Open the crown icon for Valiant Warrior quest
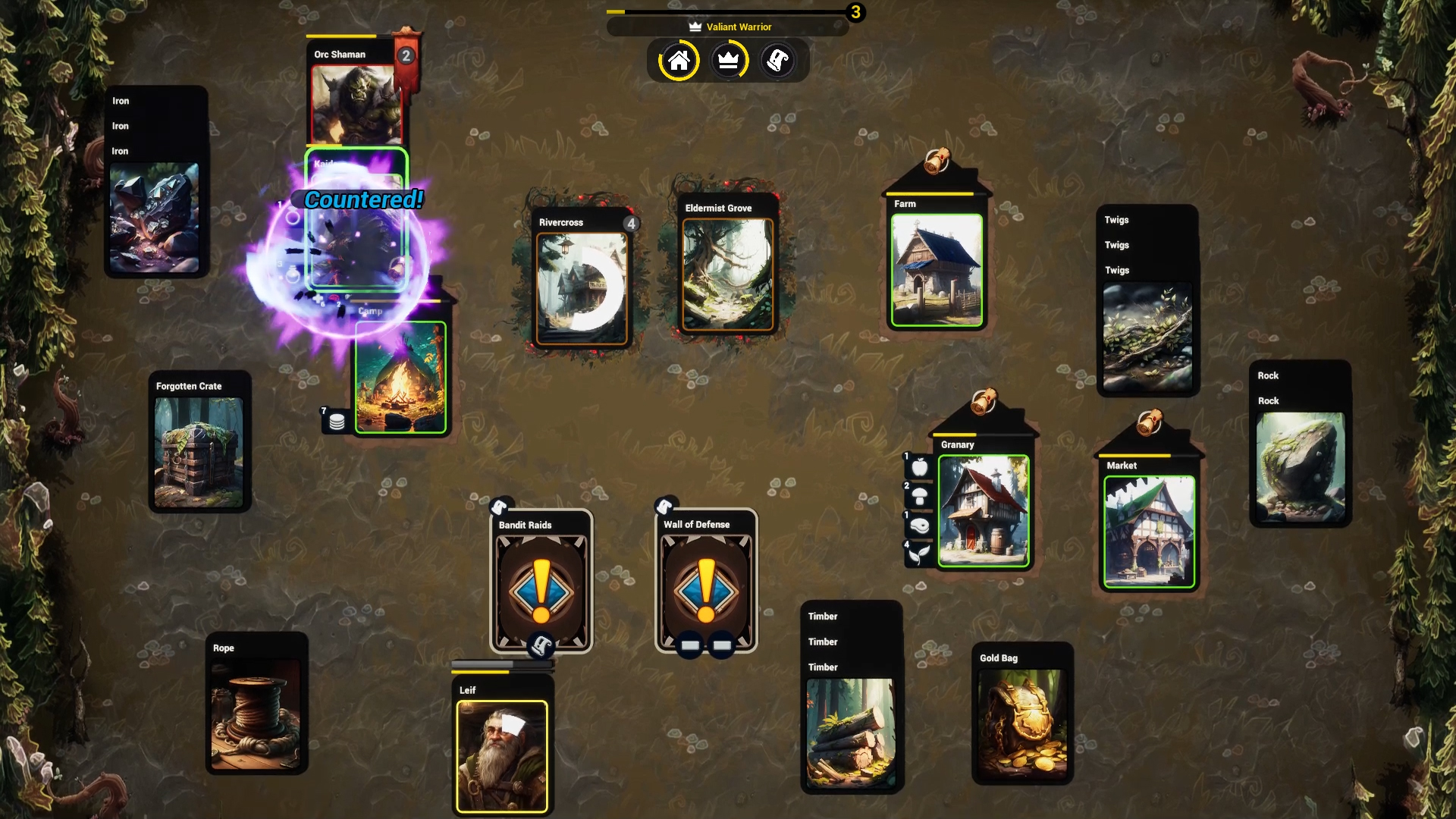Screen dimensions: 1456x819 pyautogui.click(x=729, y=61)
